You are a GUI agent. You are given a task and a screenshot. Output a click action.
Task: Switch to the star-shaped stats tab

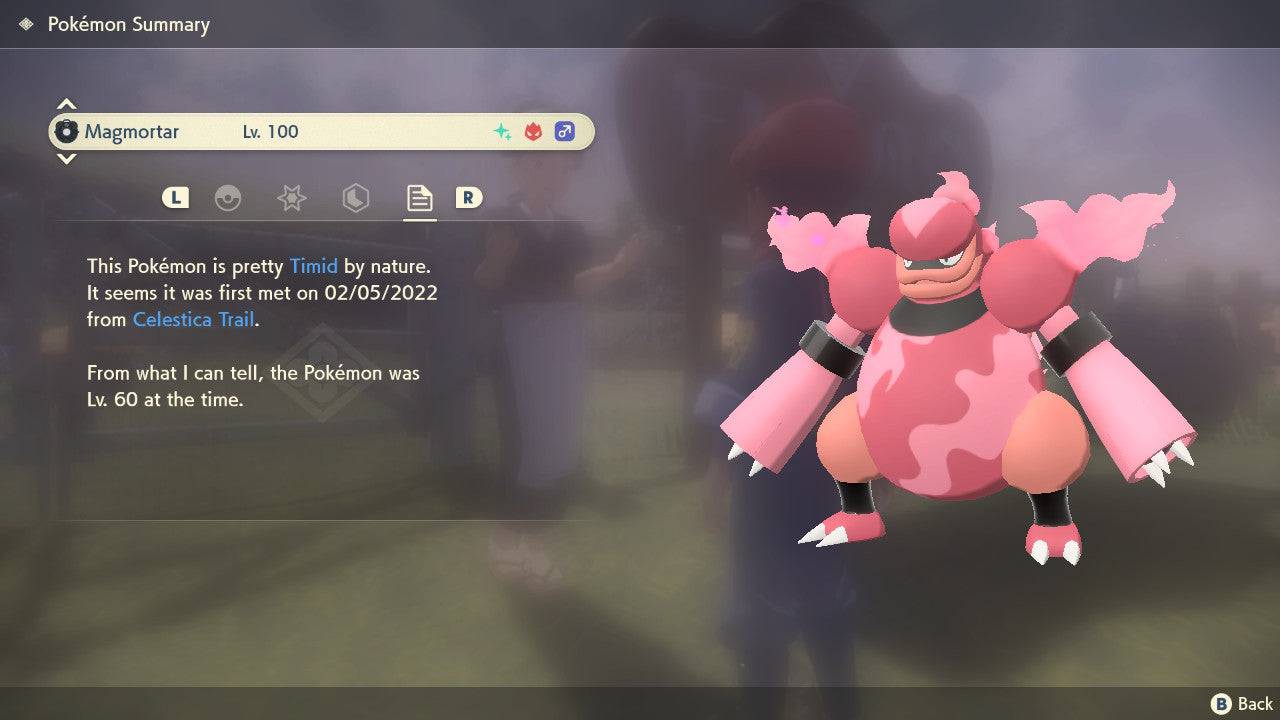click(x=291, y=198)
